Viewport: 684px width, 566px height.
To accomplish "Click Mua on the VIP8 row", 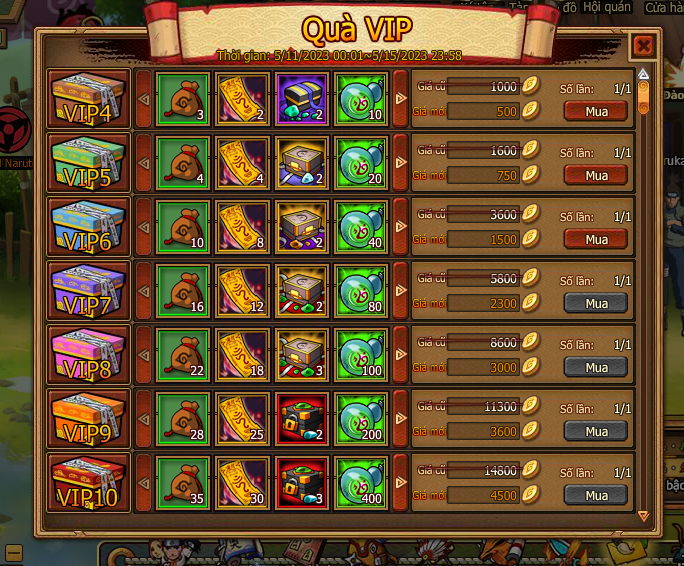I will pyautogui.click(x=596, y=367).
